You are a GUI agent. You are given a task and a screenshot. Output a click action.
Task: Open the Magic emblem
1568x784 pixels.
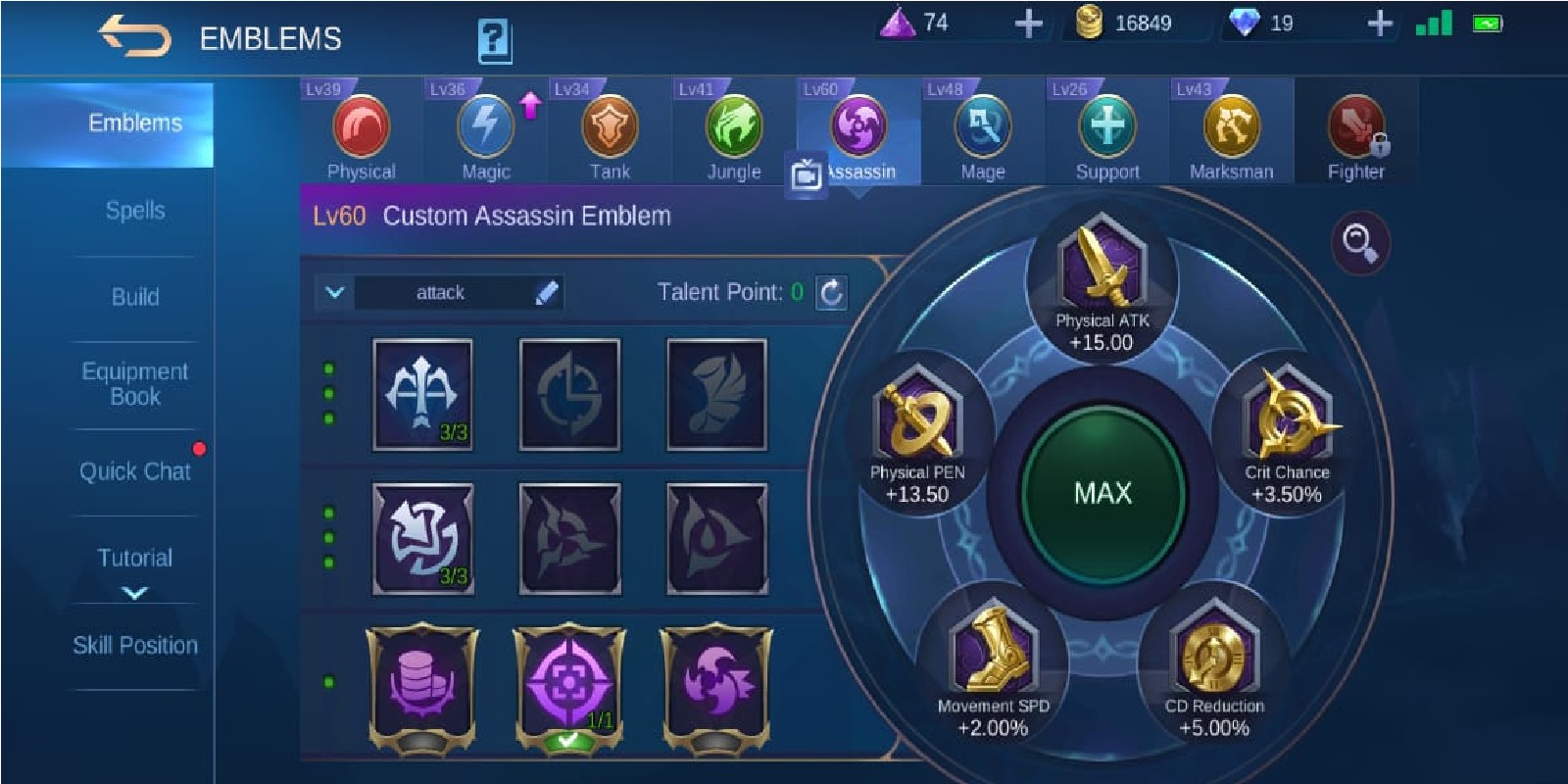[486, 127]
